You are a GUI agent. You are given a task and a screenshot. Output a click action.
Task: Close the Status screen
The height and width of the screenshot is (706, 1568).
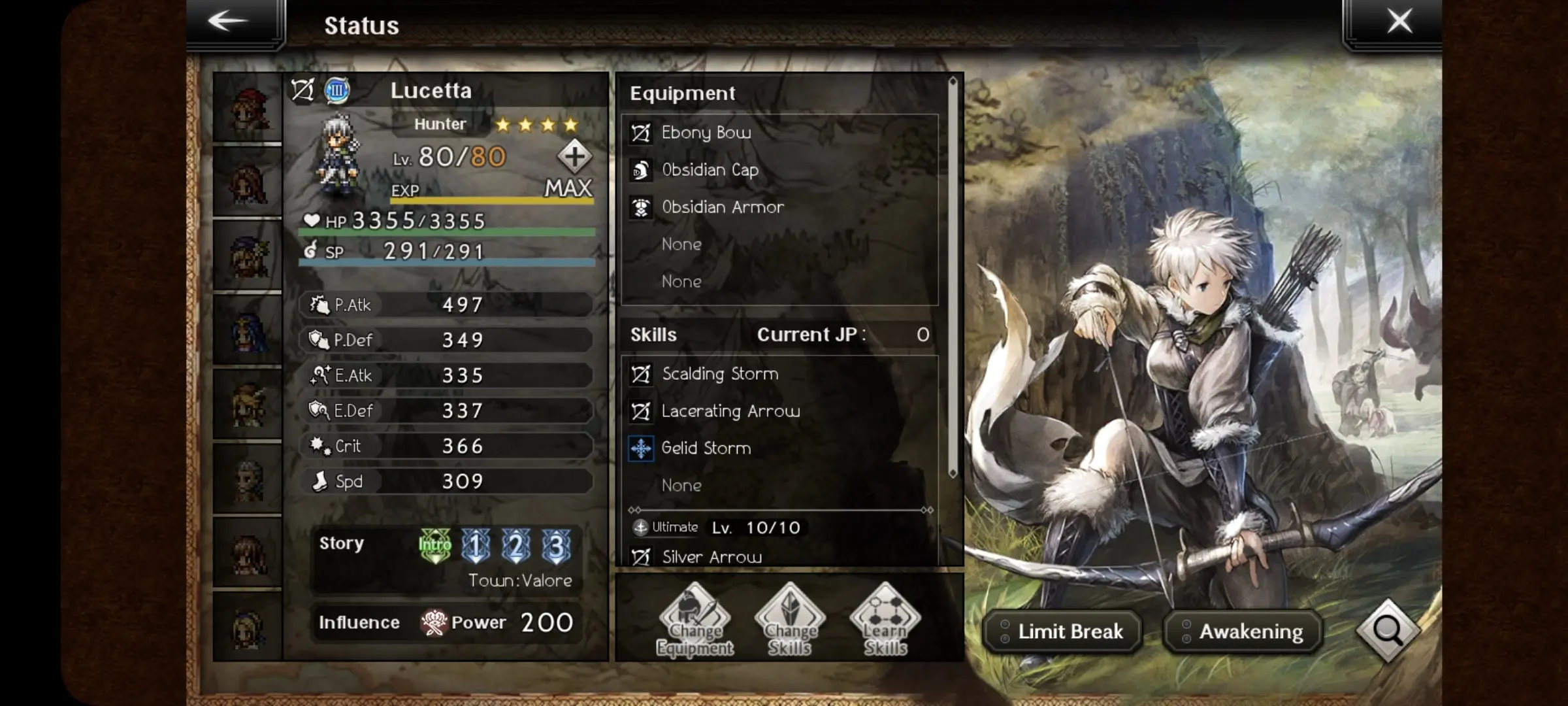coord(1399,22)
